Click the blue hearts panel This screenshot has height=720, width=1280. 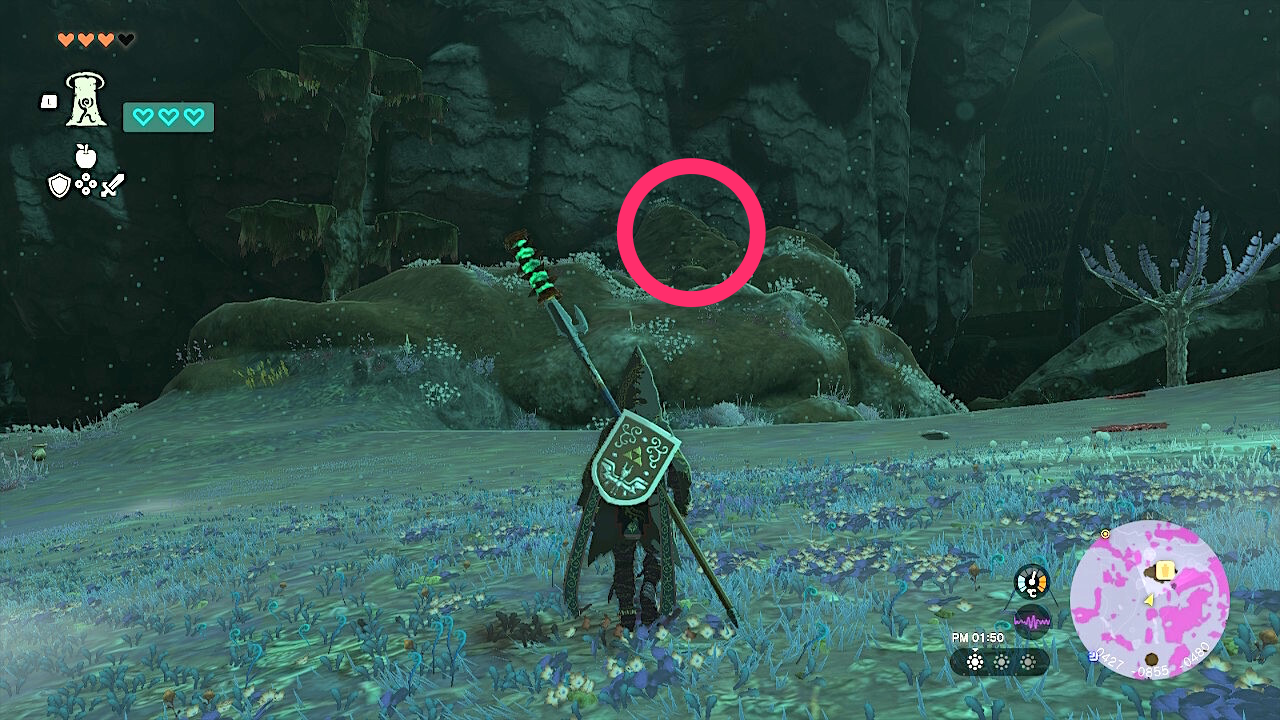pyautogui.click(x=167, y=117)
